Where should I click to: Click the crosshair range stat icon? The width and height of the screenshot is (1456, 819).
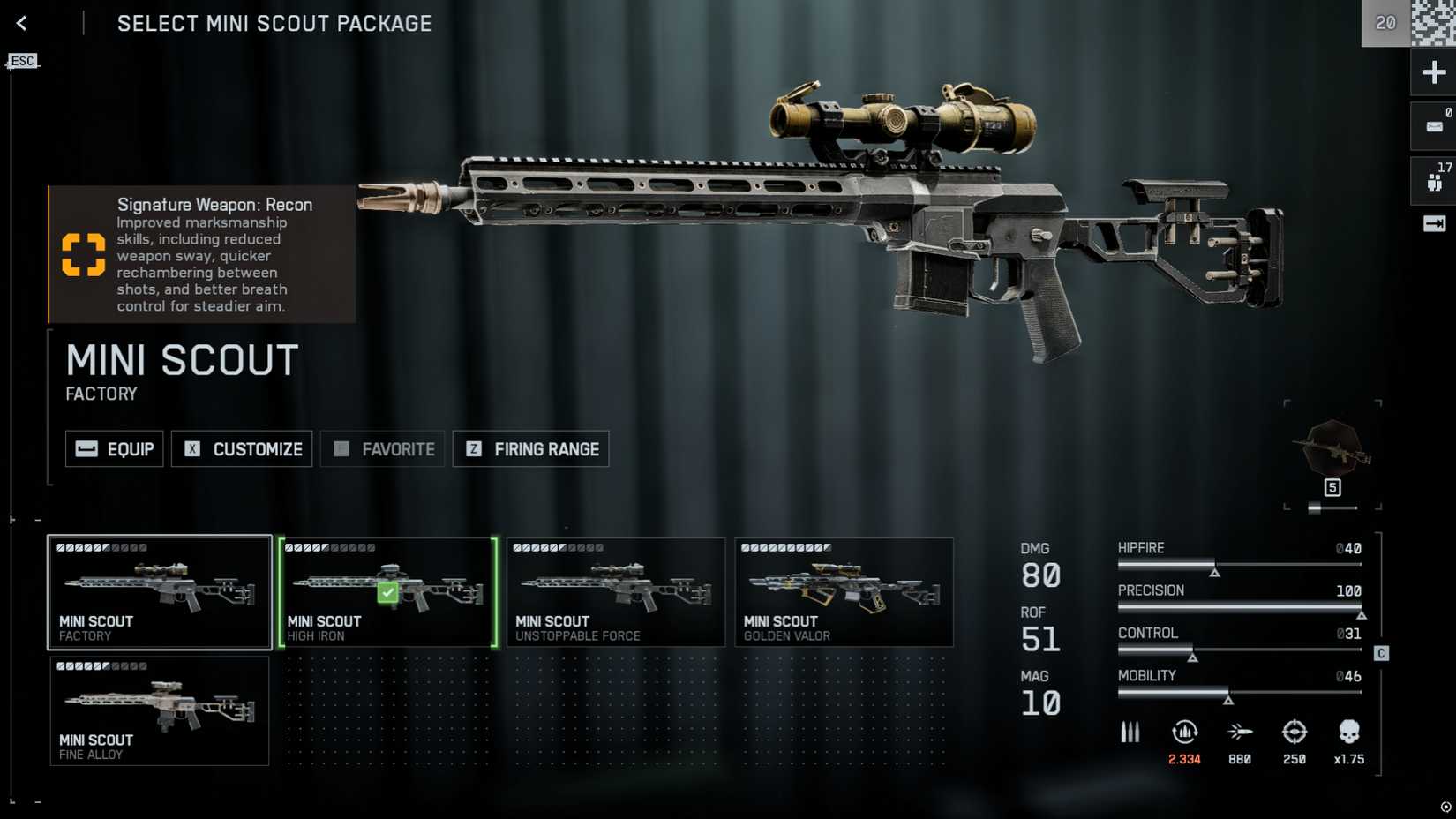[x=1294, y=732]
